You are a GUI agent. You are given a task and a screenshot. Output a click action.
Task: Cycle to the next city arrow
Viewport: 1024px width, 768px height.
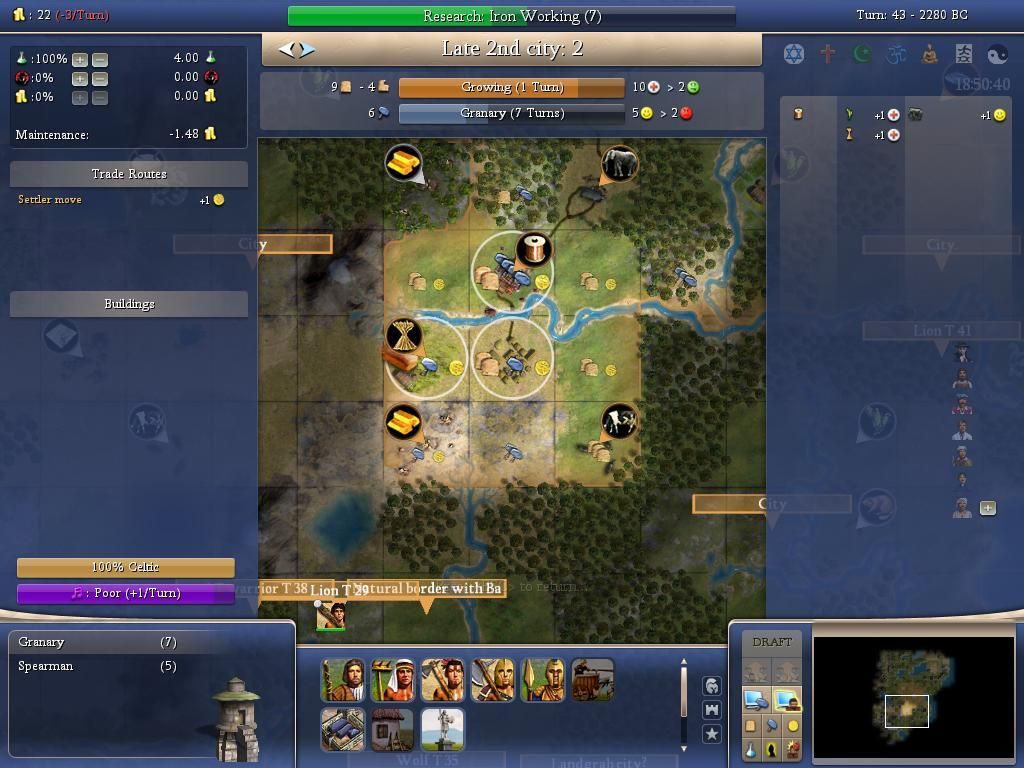coord(306,48)
